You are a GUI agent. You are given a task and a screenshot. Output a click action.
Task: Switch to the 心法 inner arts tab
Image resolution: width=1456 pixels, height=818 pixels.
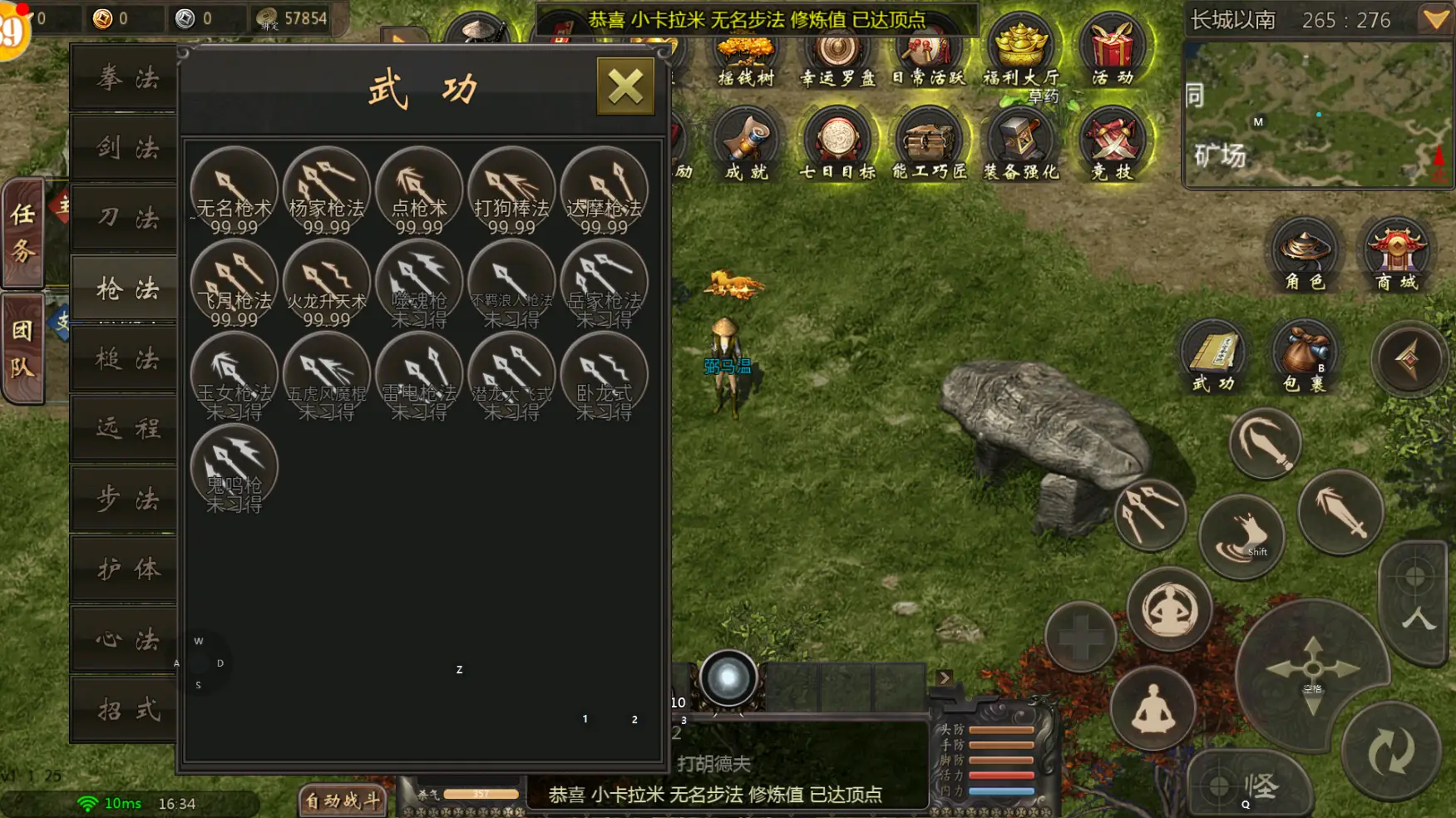pos(126,639)
